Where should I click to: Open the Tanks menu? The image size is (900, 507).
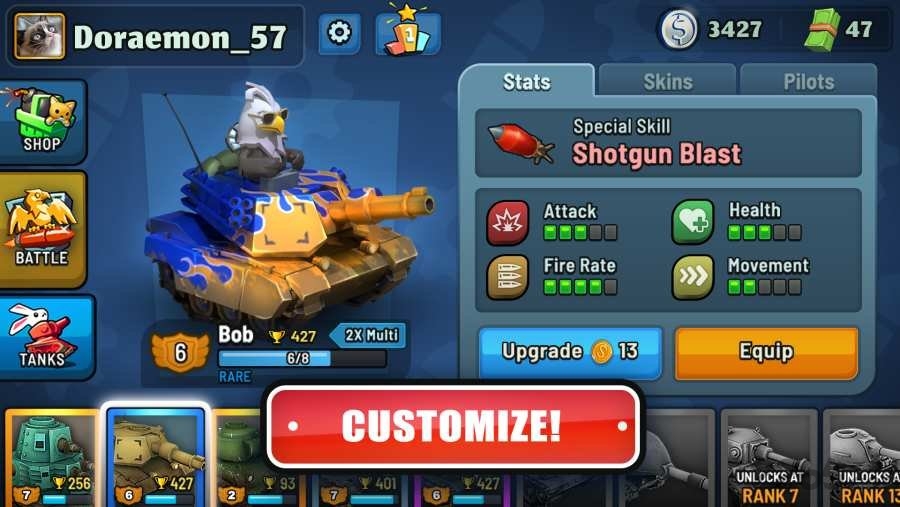pos(45,337)
